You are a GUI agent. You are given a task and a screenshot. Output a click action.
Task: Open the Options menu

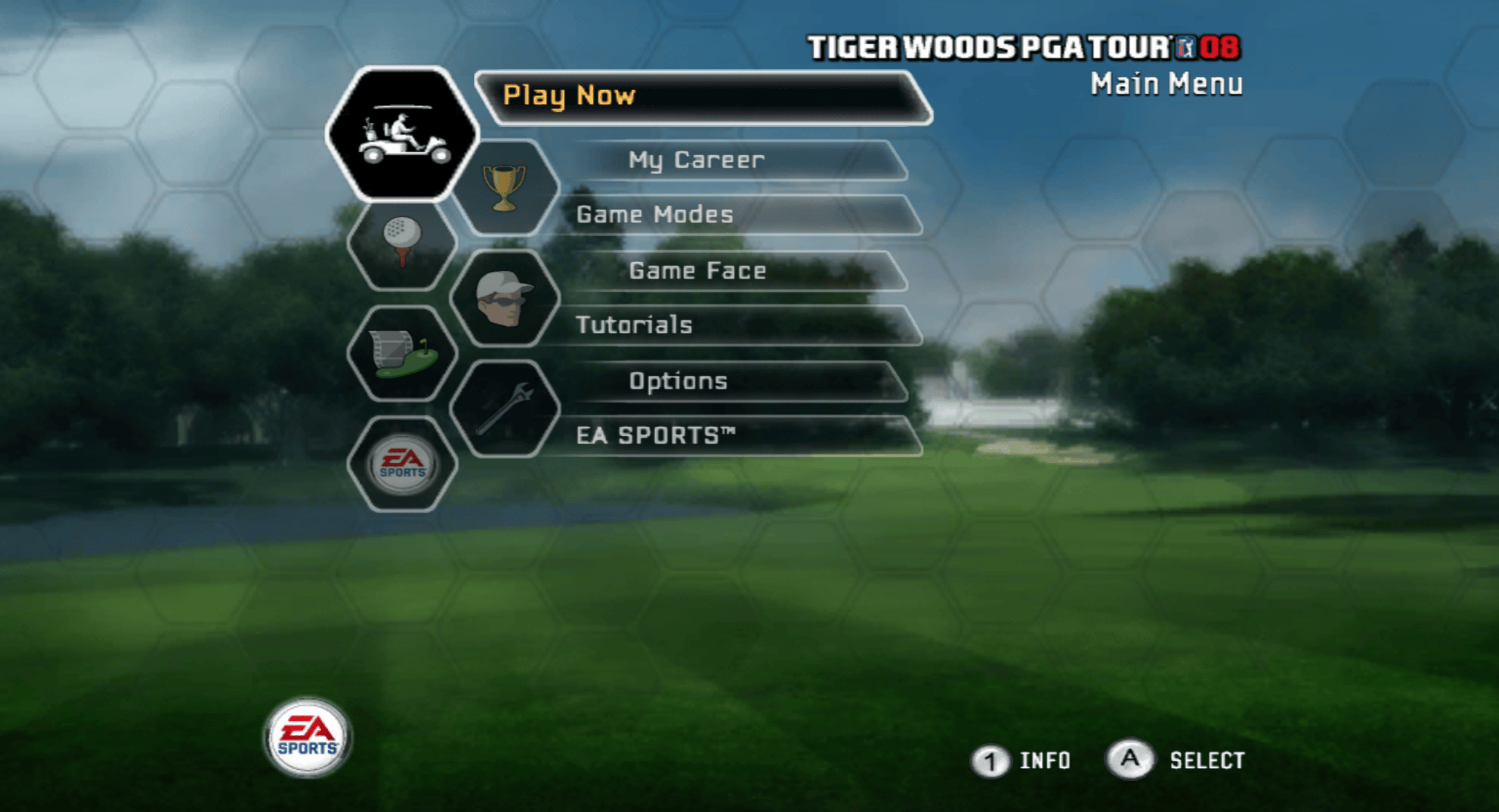point(678,381)
